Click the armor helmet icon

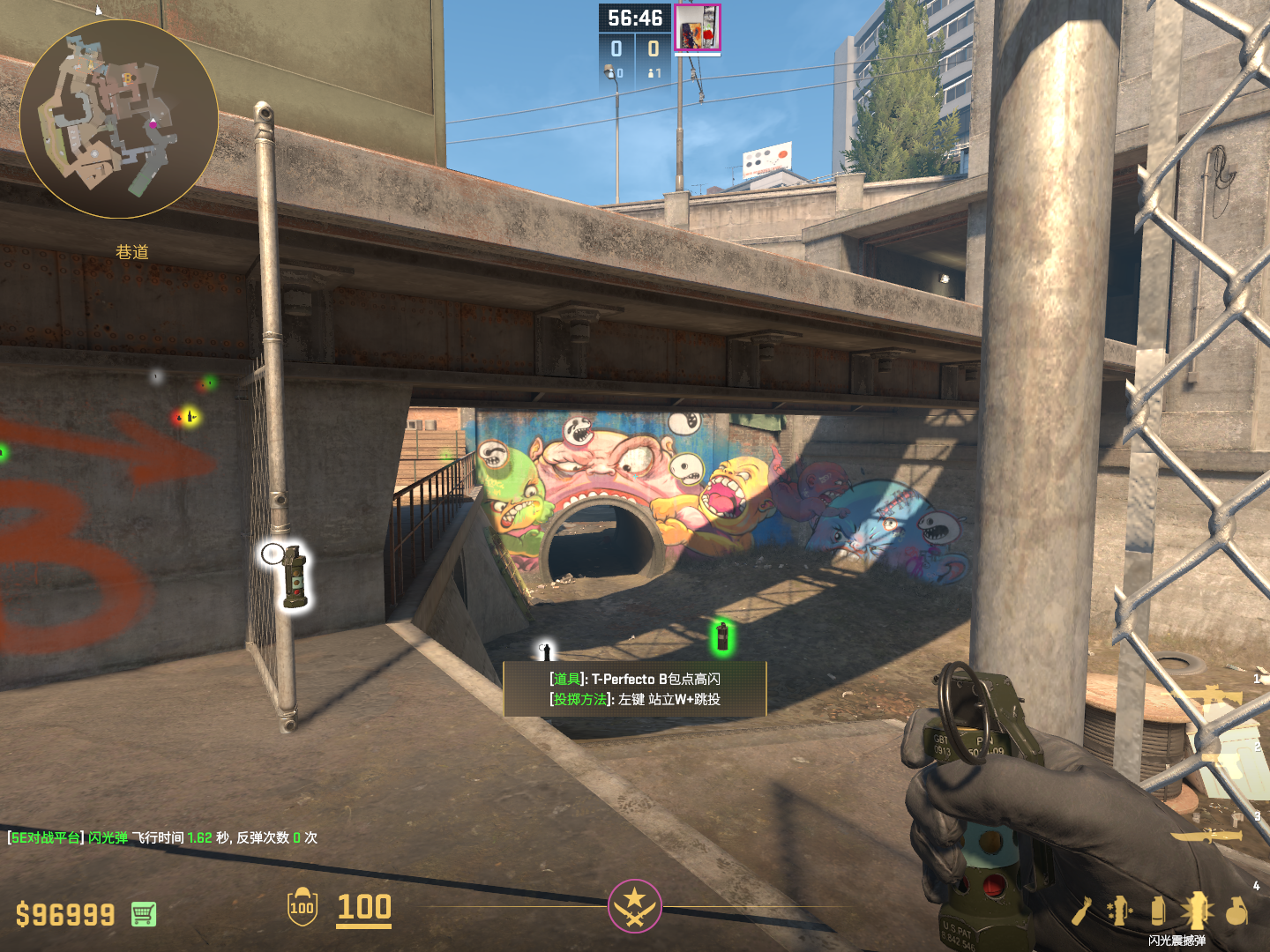tap(302, 907)
